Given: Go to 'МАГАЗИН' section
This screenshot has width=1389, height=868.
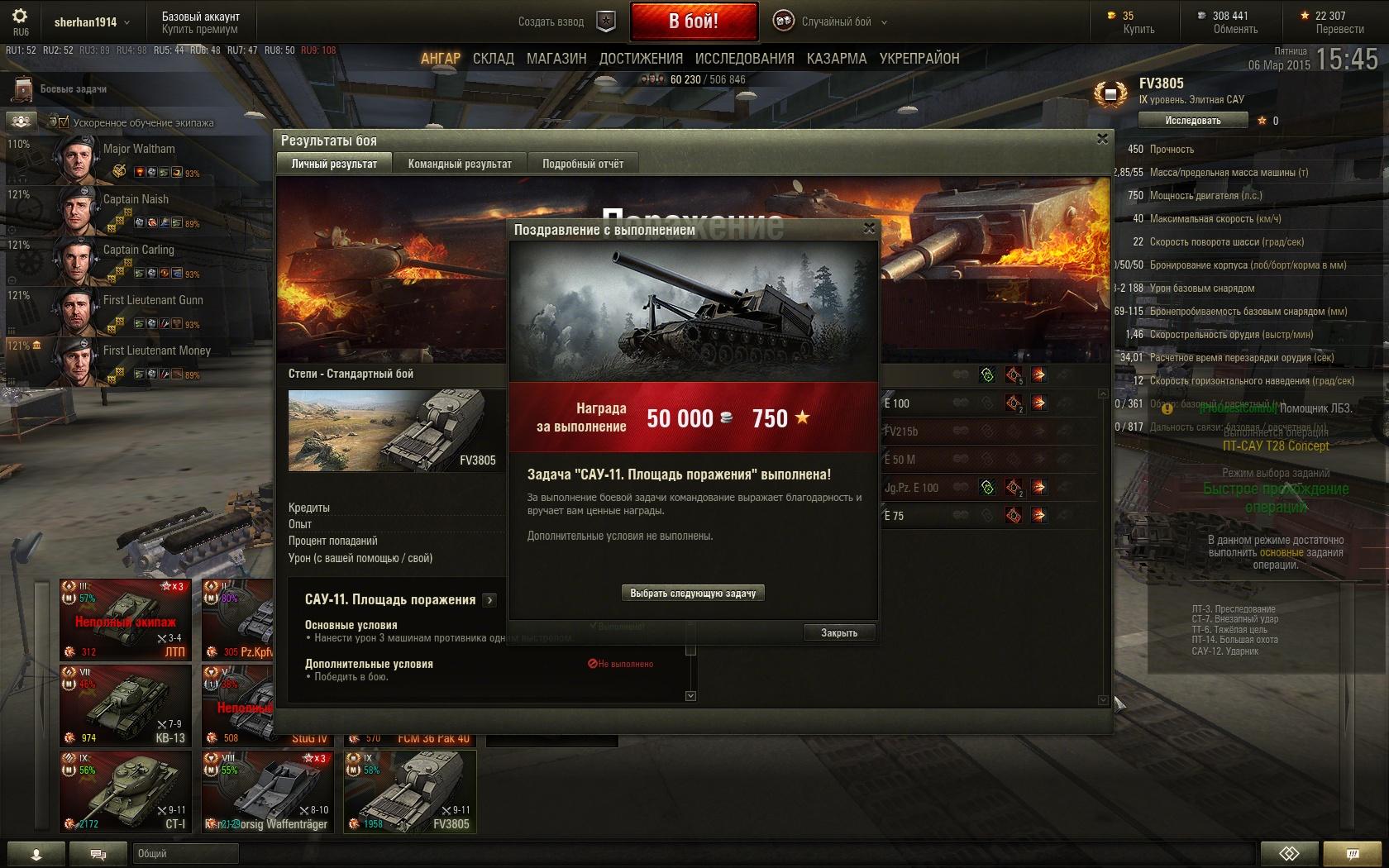Looking at the screenshot, I should [556, 59].
